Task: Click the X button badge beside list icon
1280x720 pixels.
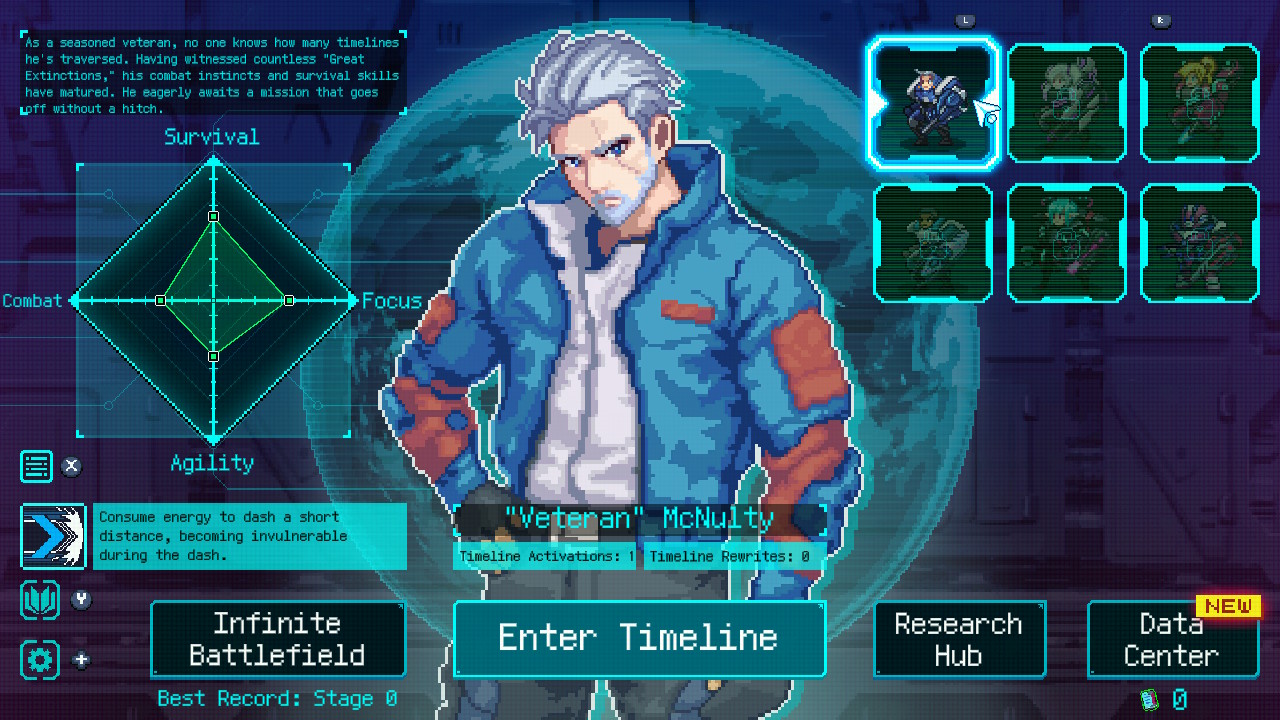Action: coord(71,466)
